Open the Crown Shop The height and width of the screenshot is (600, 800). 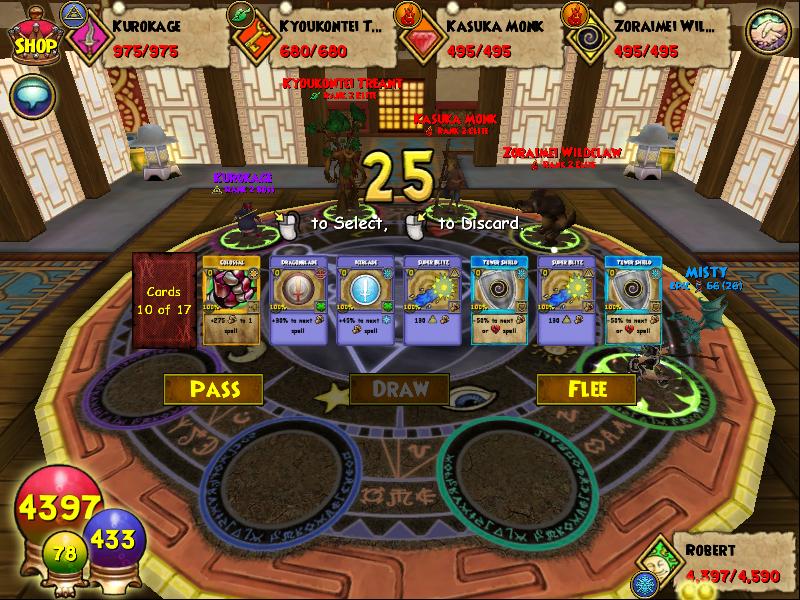33,37
